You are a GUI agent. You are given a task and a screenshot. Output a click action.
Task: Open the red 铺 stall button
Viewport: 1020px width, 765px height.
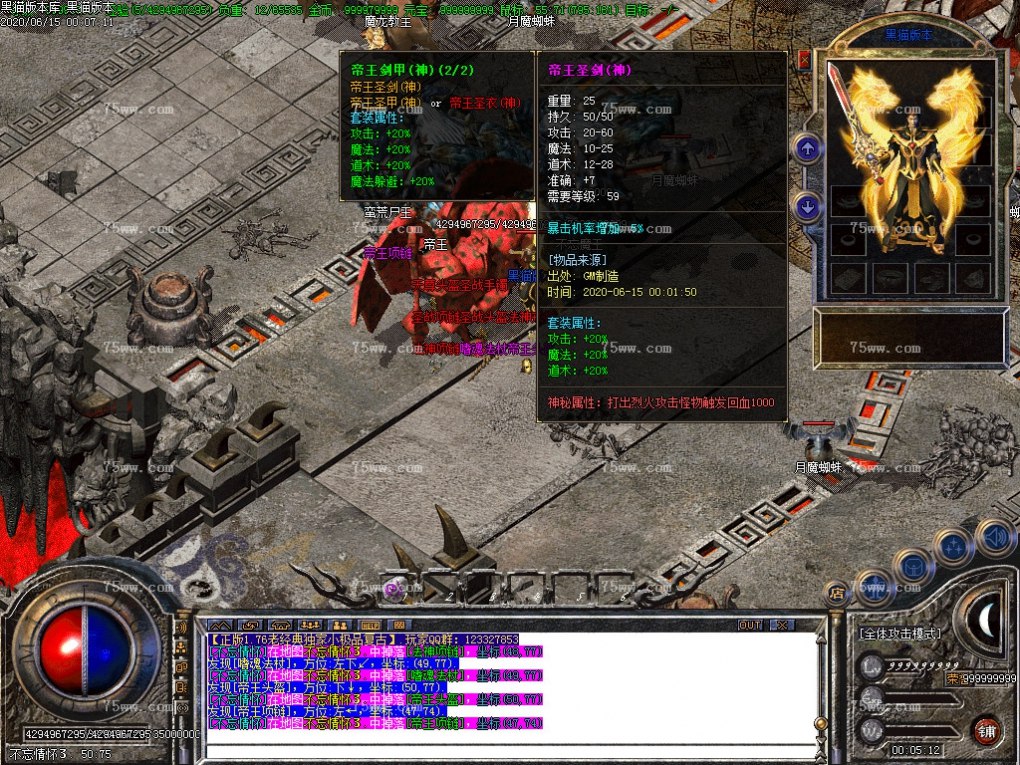click(988, 727)
